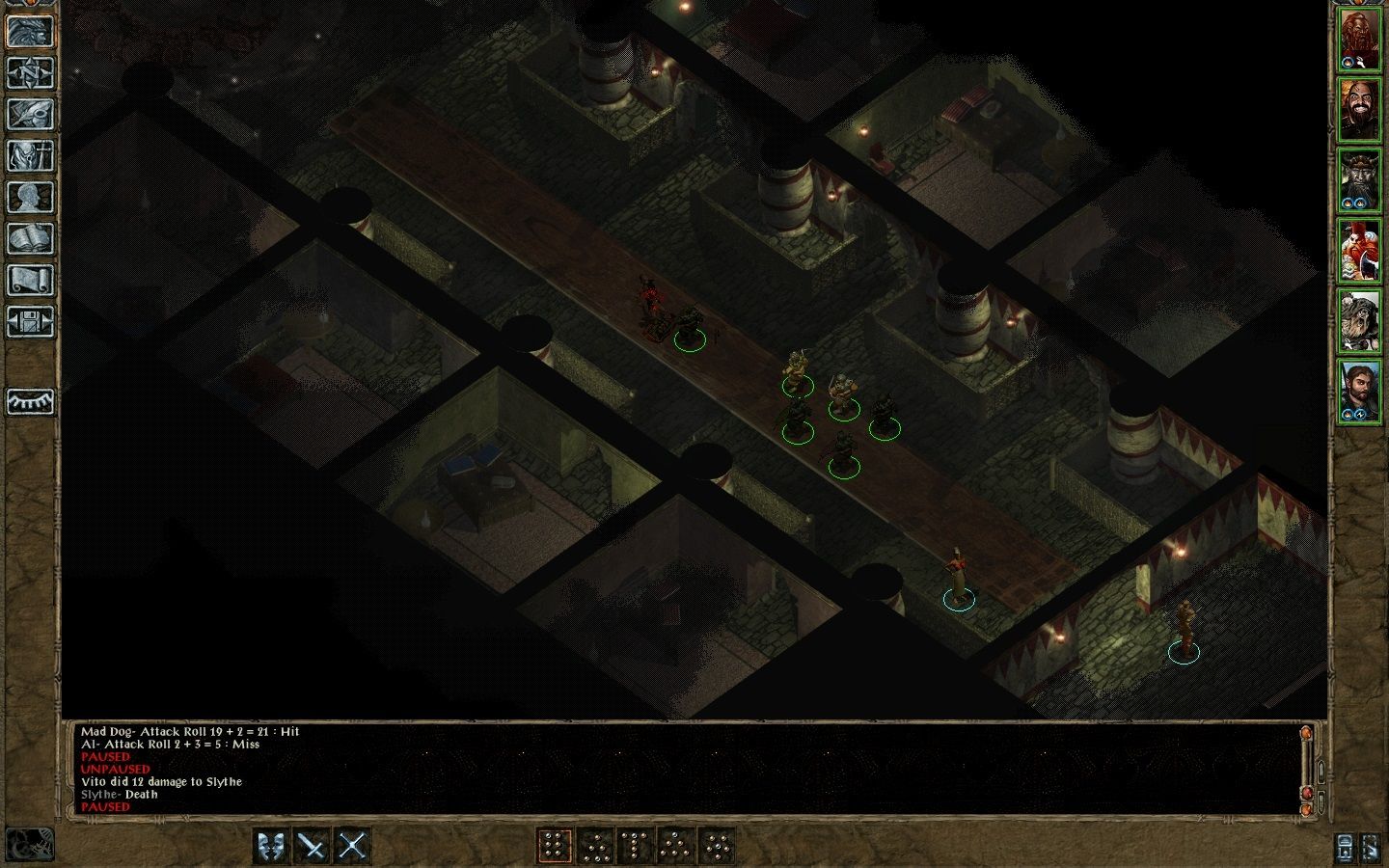Select the red-bearded dwarf portrait

click(1359, 41)
